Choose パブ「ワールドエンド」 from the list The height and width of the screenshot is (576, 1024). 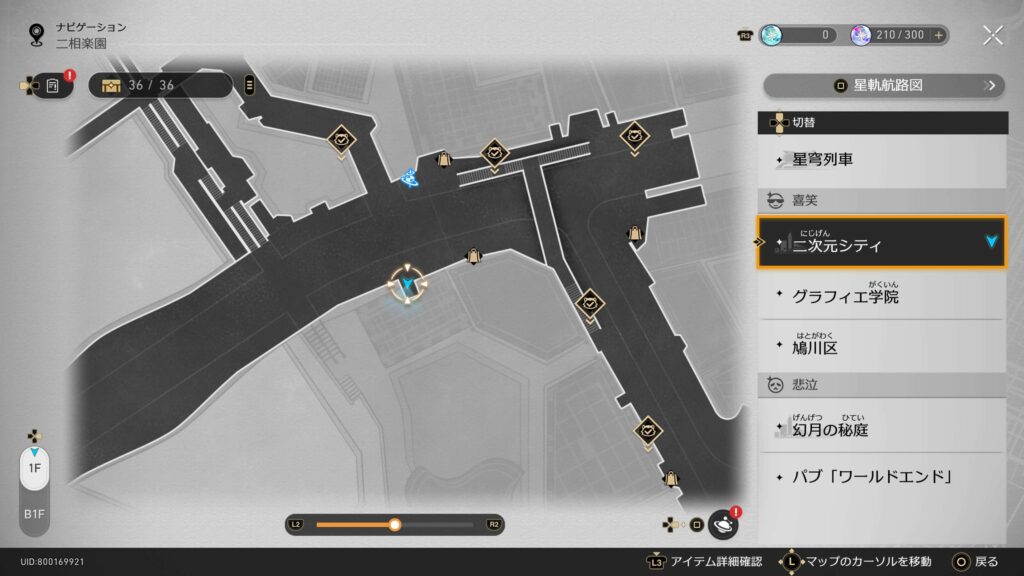click(880, 477)
